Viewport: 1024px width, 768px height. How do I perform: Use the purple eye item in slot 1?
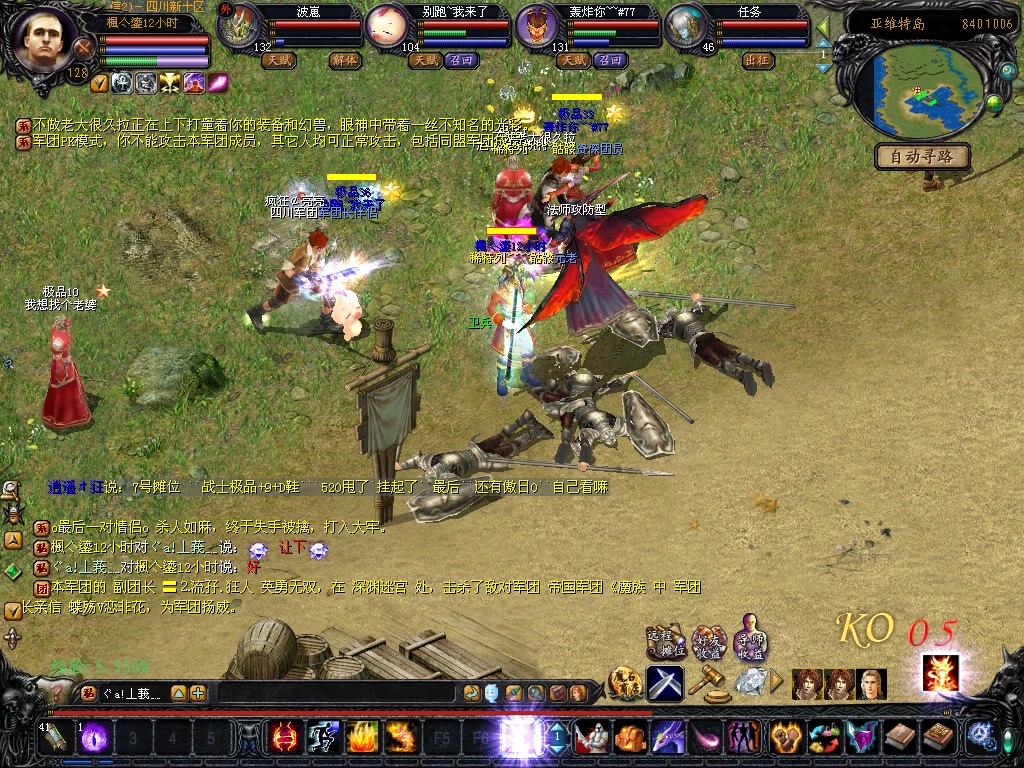tap(94, 738)
